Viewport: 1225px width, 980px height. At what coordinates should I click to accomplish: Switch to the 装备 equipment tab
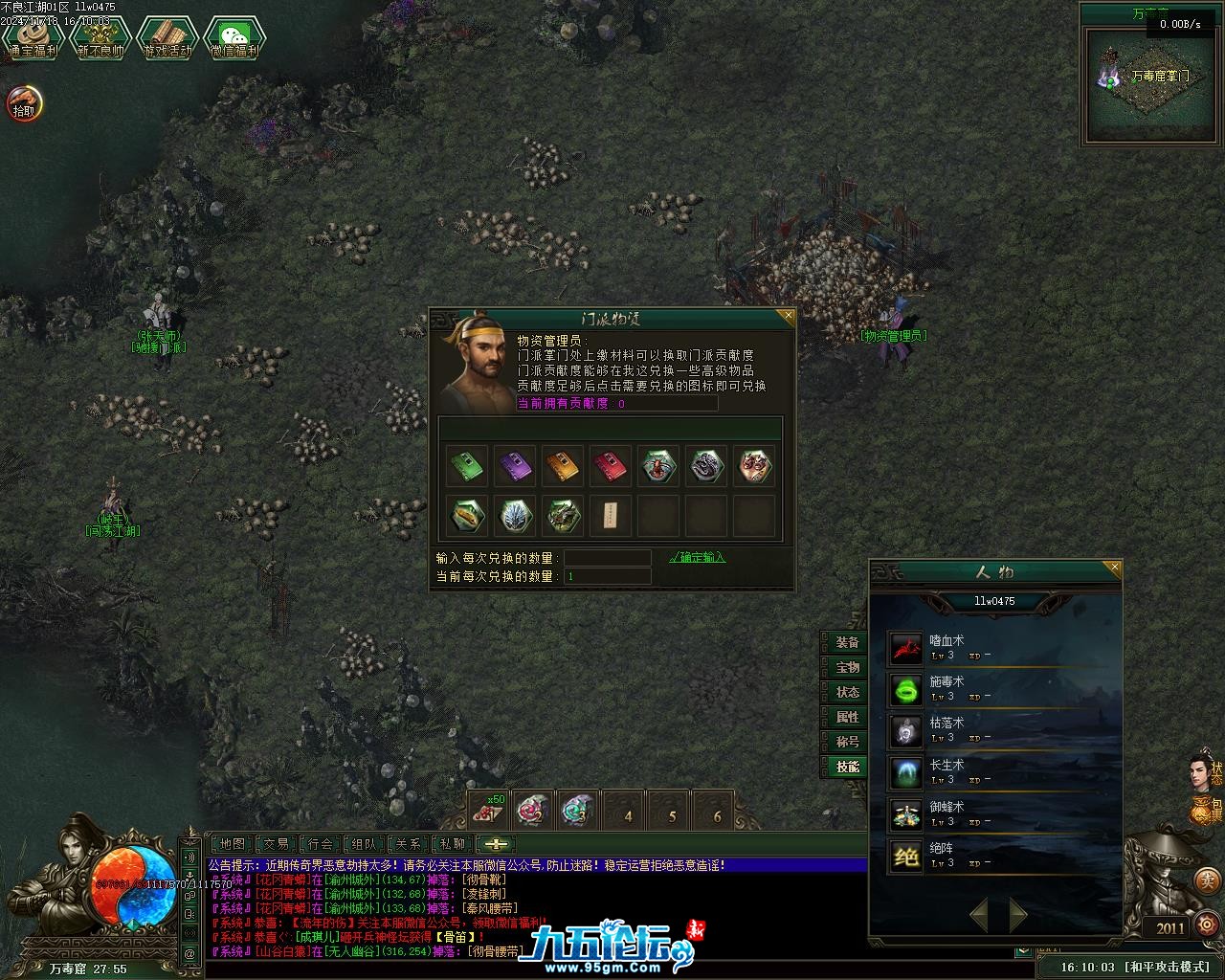847,642
